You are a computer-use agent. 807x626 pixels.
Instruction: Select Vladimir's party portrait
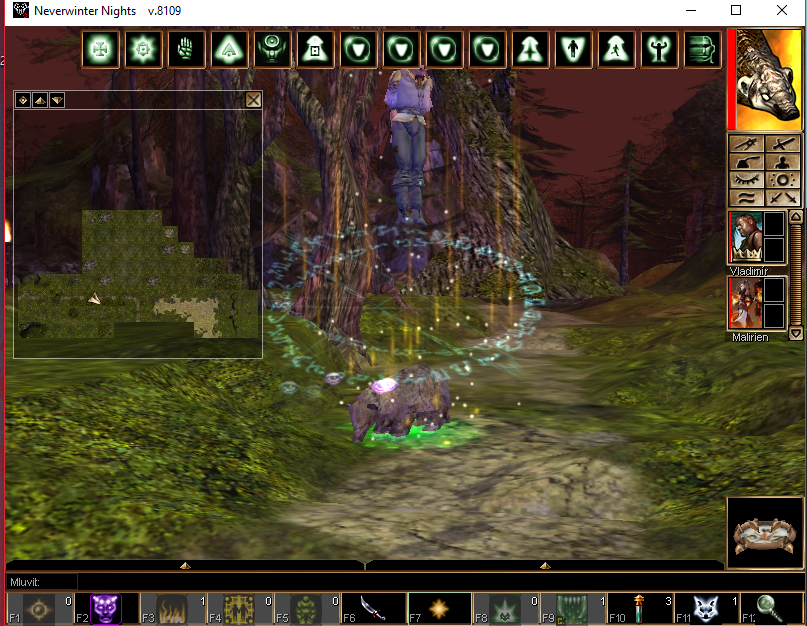coord(745,238)
